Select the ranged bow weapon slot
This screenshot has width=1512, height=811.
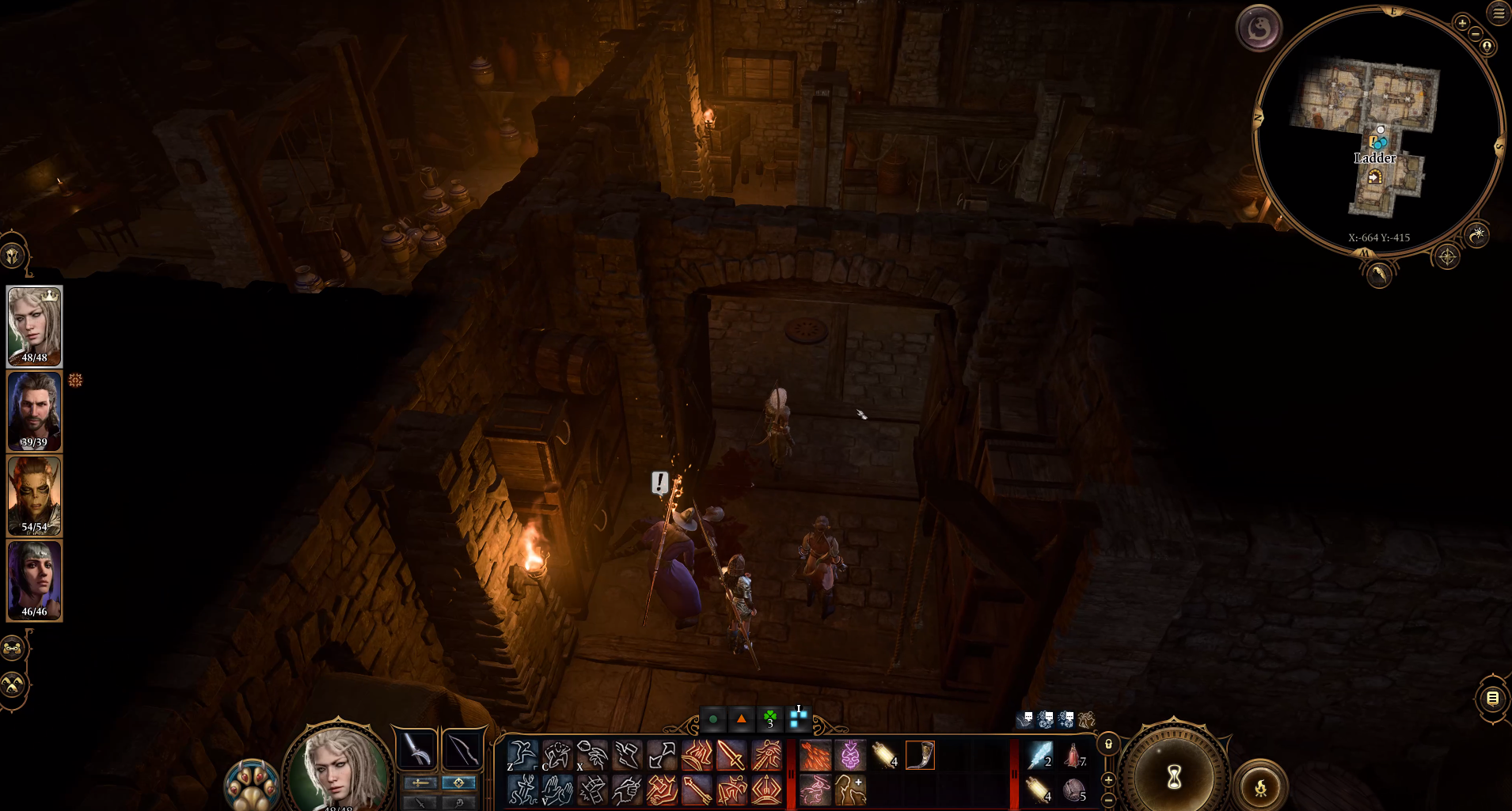pyautogui.click(x=462, y=748)
